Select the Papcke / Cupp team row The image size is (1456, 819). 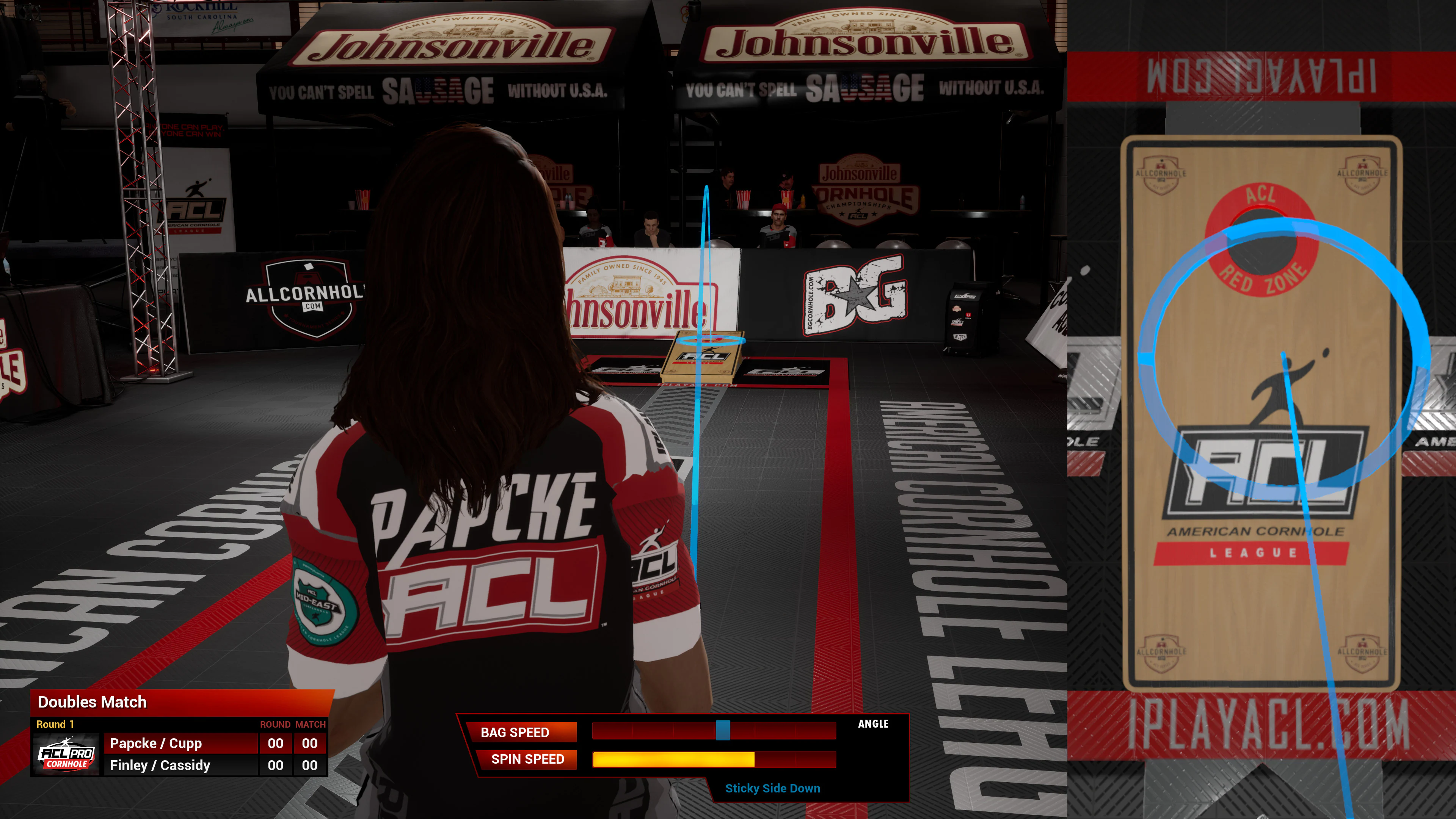(155, 743)
